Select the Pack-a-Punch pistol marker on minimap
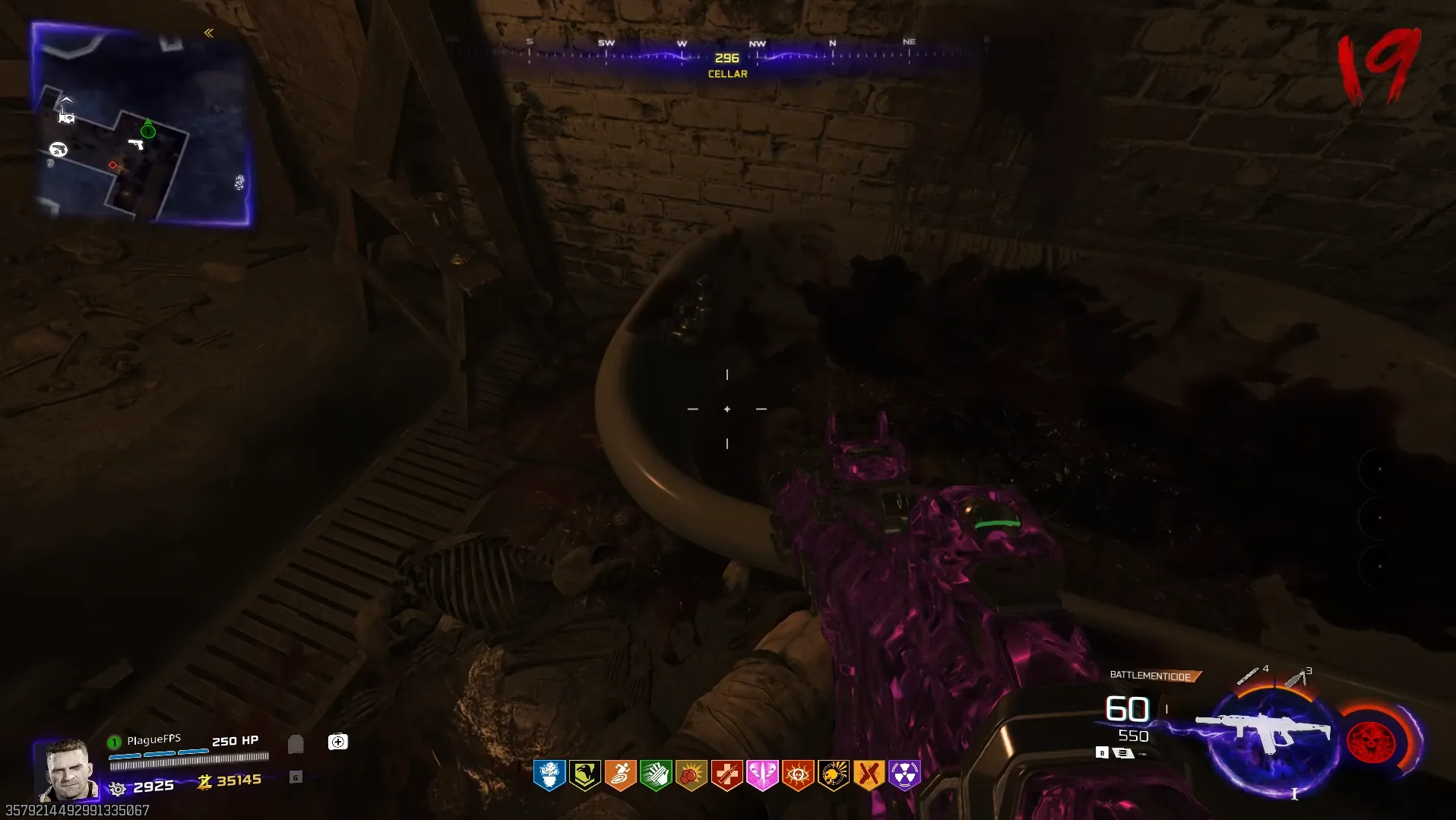Image resolution: width=1456 pixels, height=820 pixels. point(58,149)
